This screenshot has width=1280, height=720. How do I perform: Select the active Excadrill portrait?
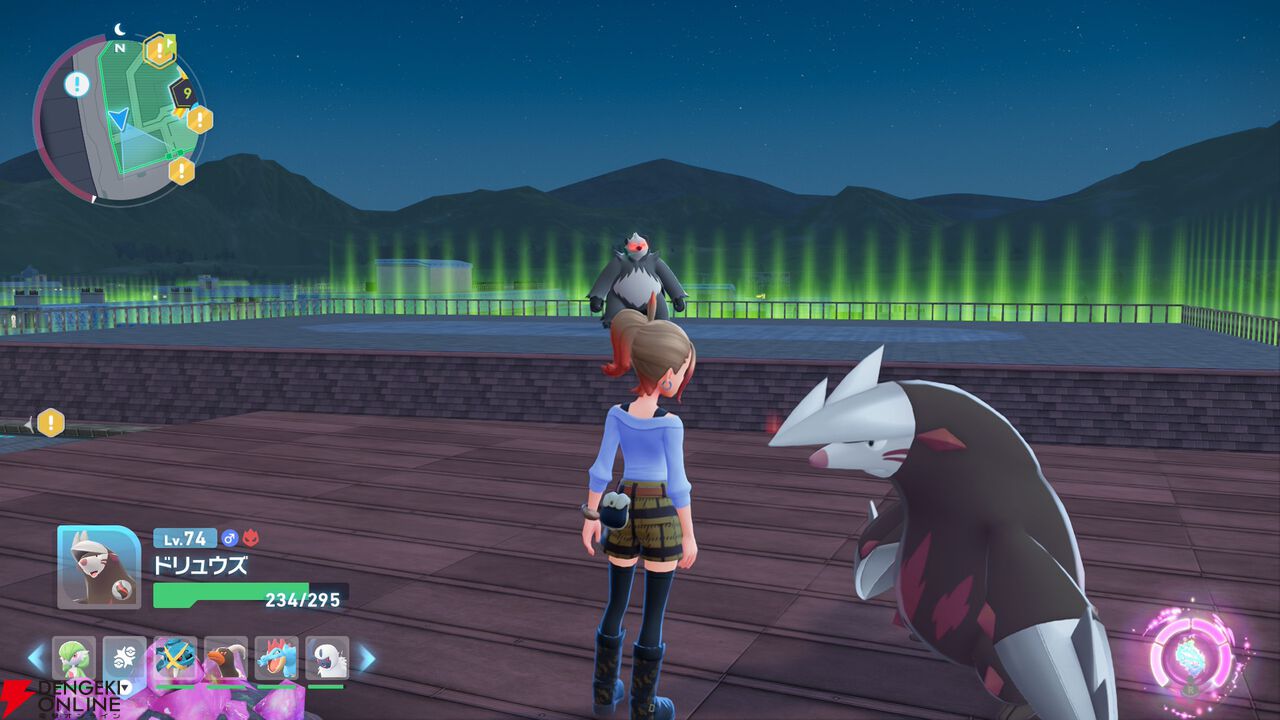pyautogui.click(x=99, y=567)
